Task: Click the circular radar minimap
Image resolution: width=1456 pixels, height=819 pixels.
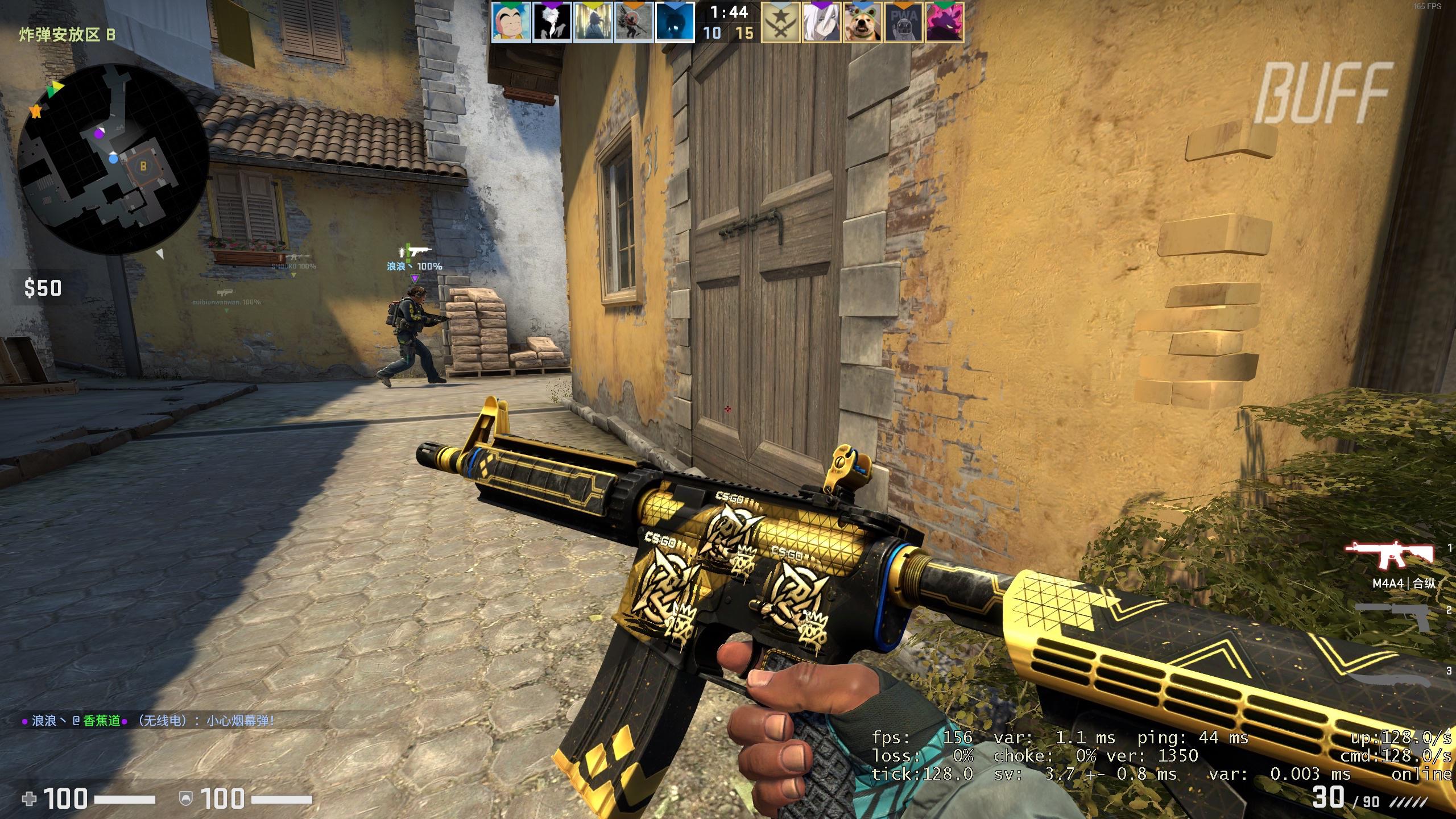Action: click(112, 160)
